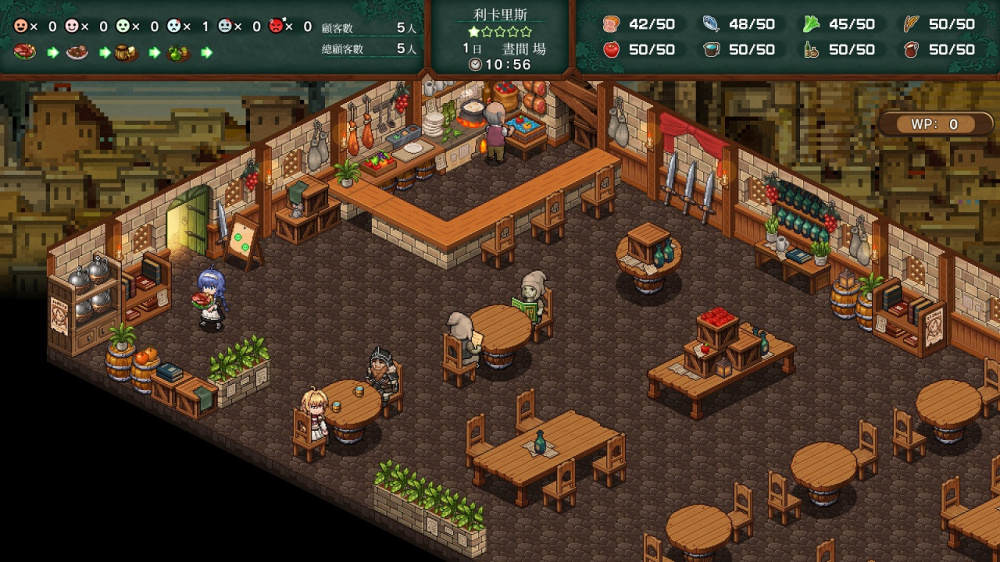1000x562 pixels.
Task: Click the wheat ingredient icon
Action: pos(911,24)
